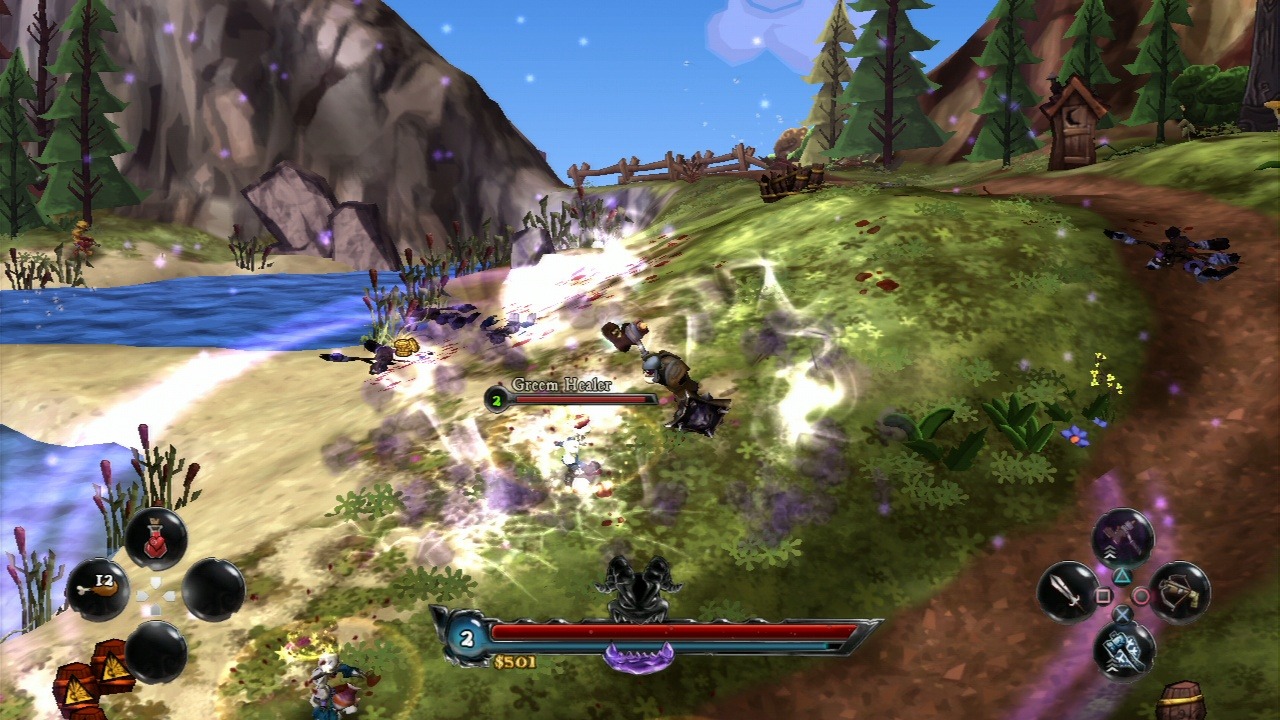Activate the crossbow weapon icon
This screenshot has width=1280, height=720.
click(x=1179, y=592)
